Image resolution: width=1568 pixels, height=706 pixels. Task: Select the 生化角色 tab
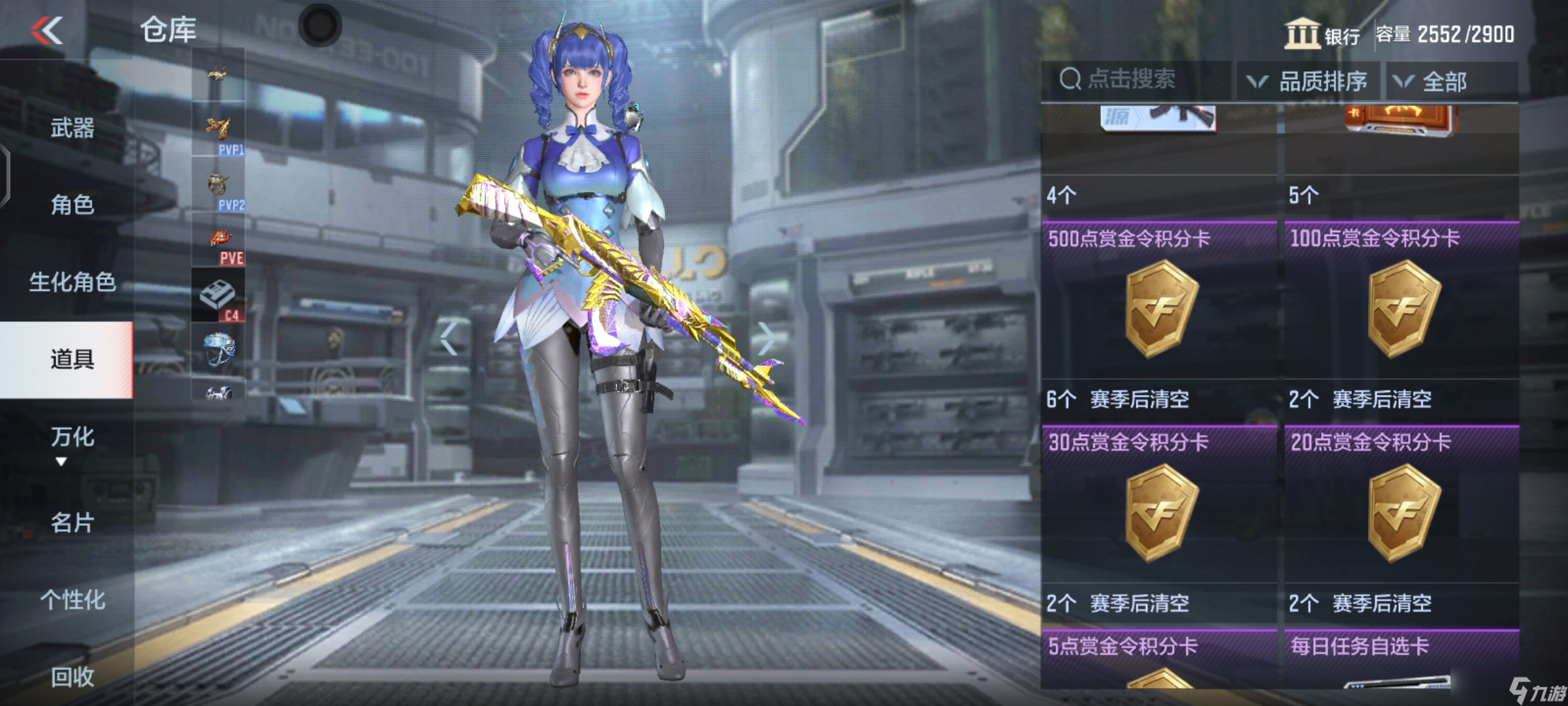point(72,282)
